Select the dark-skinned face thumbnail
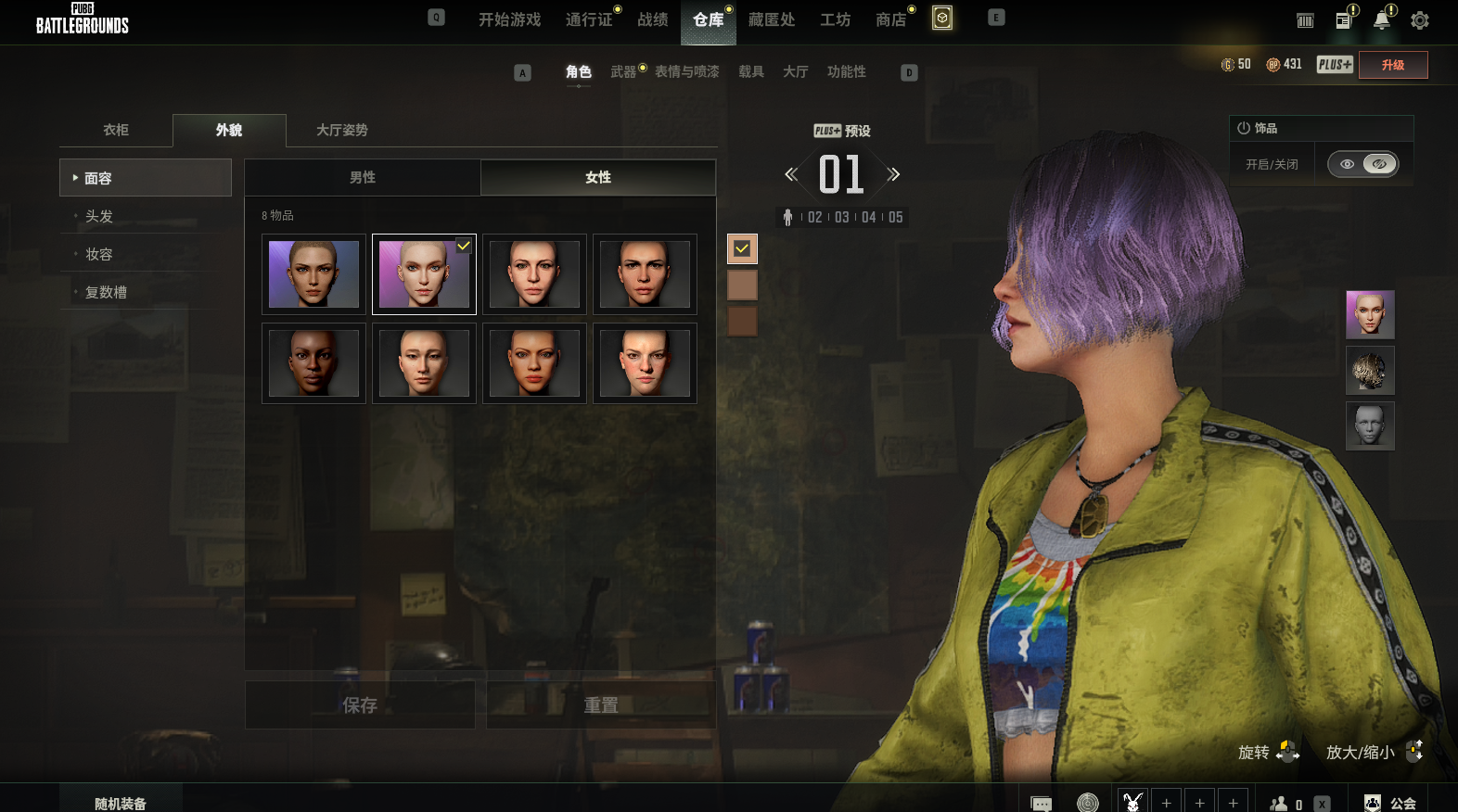The image size is (1458, 812). pyautogui.click(x=313, y=363)
